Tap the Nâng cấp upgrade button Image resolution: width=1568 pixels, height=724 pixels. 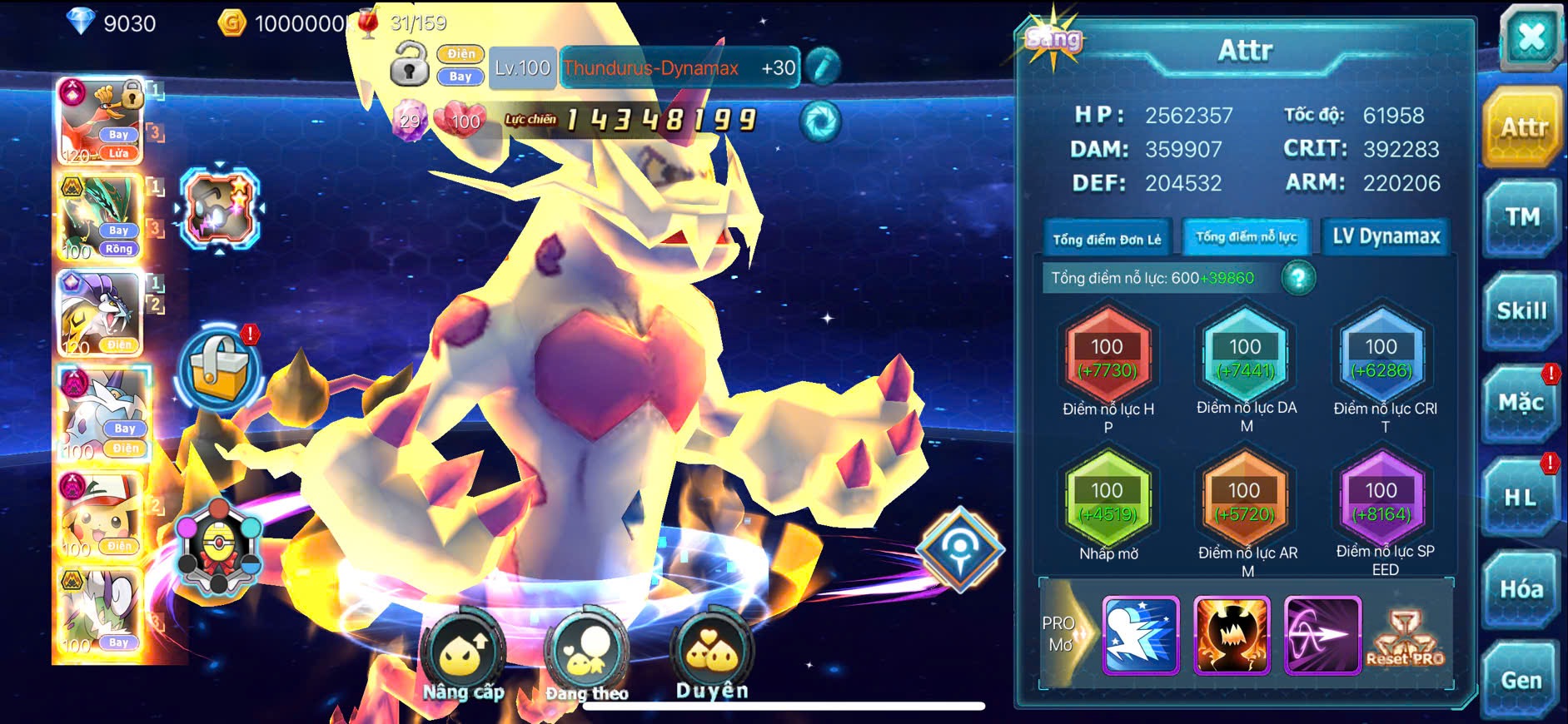click(463, 658)
